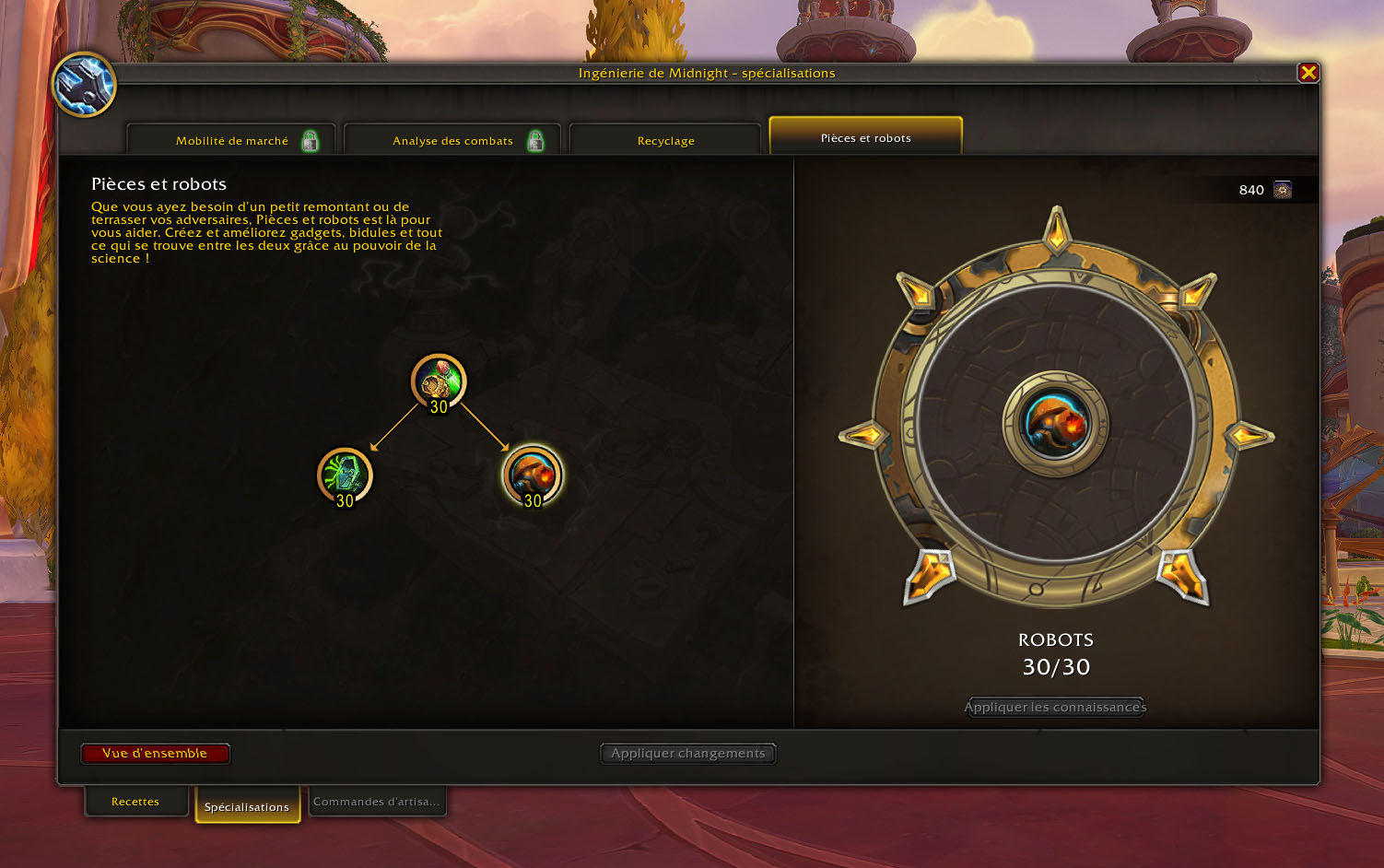Select the orange robot specialization node
Viewport: 1384px width, 868px height.
[532, 475]
